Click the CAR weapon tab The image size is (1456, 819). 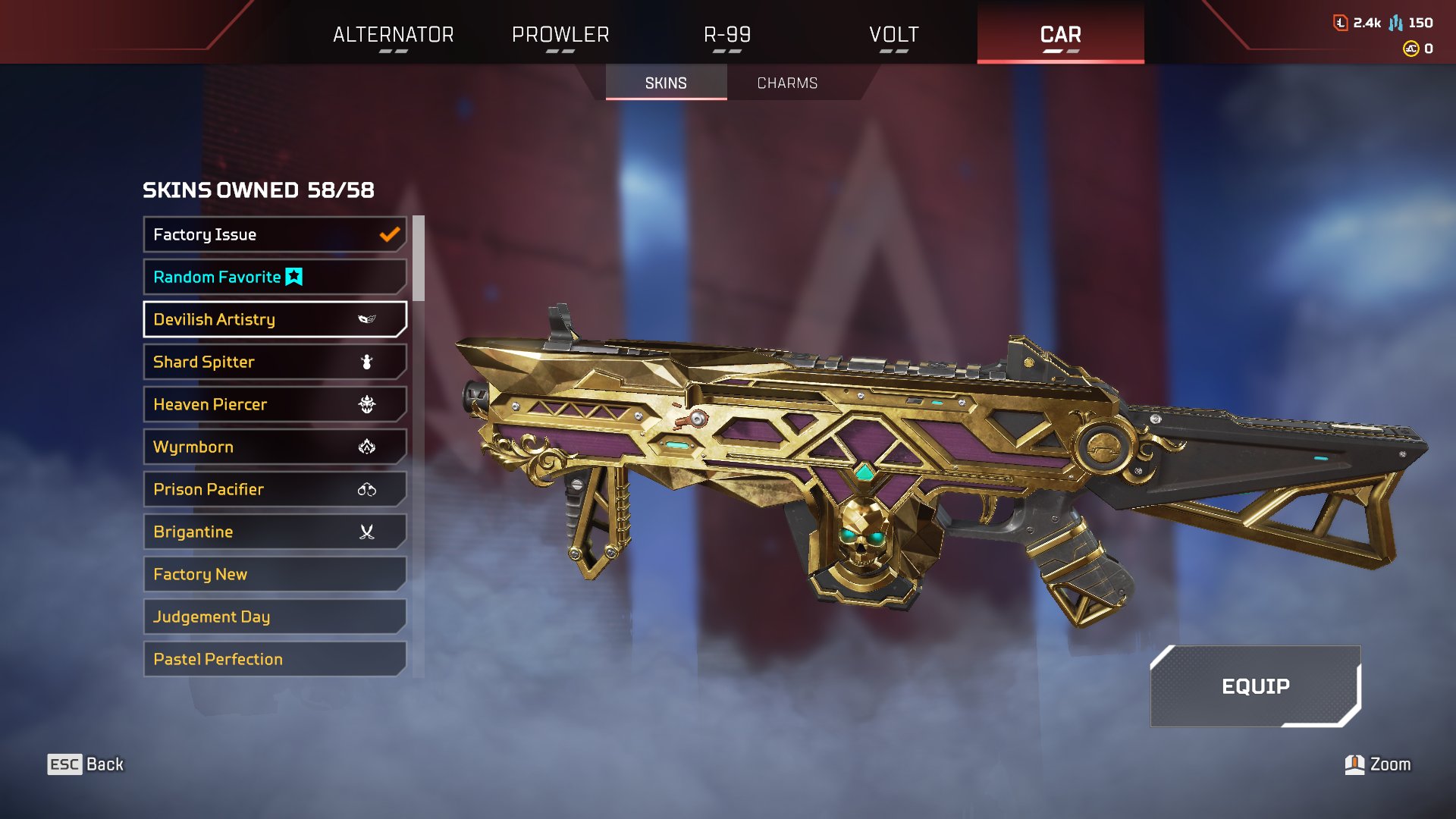(x=1060, y=34)
